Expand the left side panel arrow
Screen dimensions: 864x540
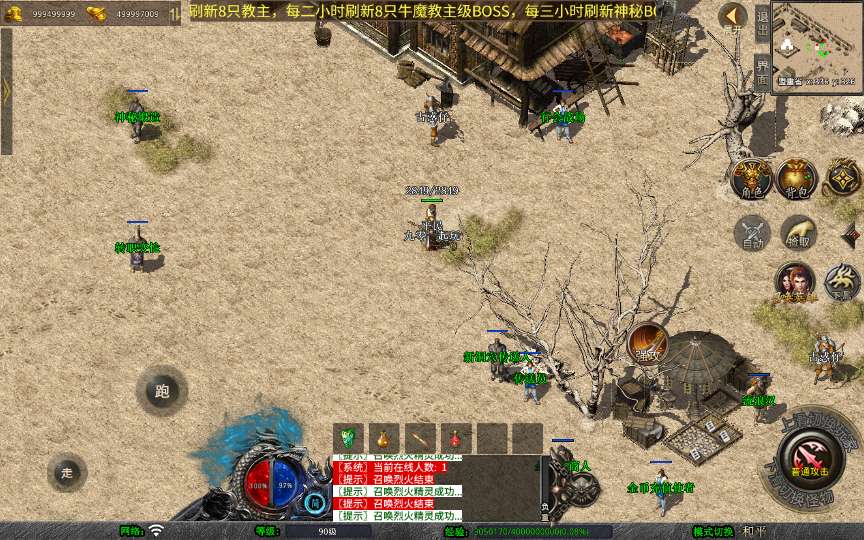click(x=6, y=91)
